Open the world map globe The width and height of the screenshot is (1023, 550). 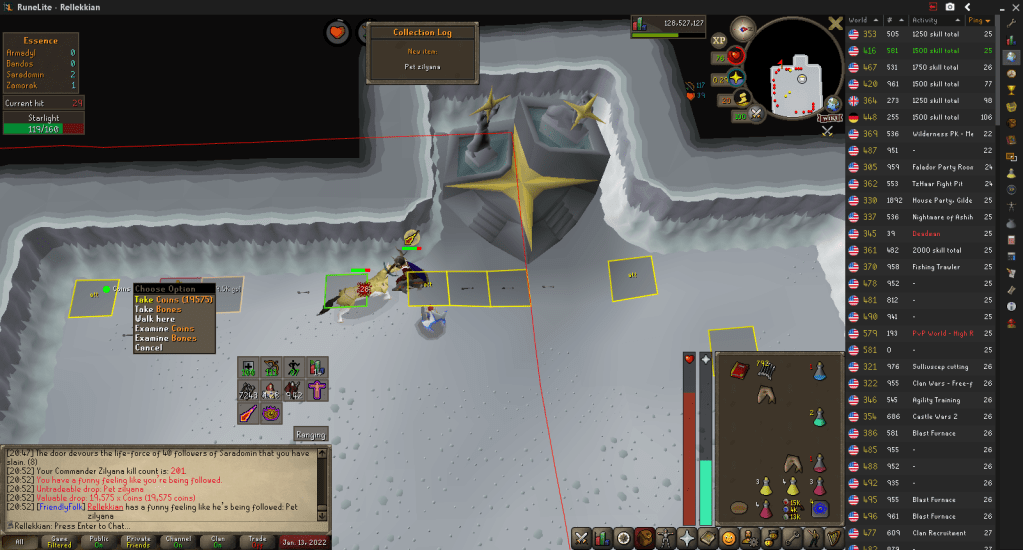(832, 102)
